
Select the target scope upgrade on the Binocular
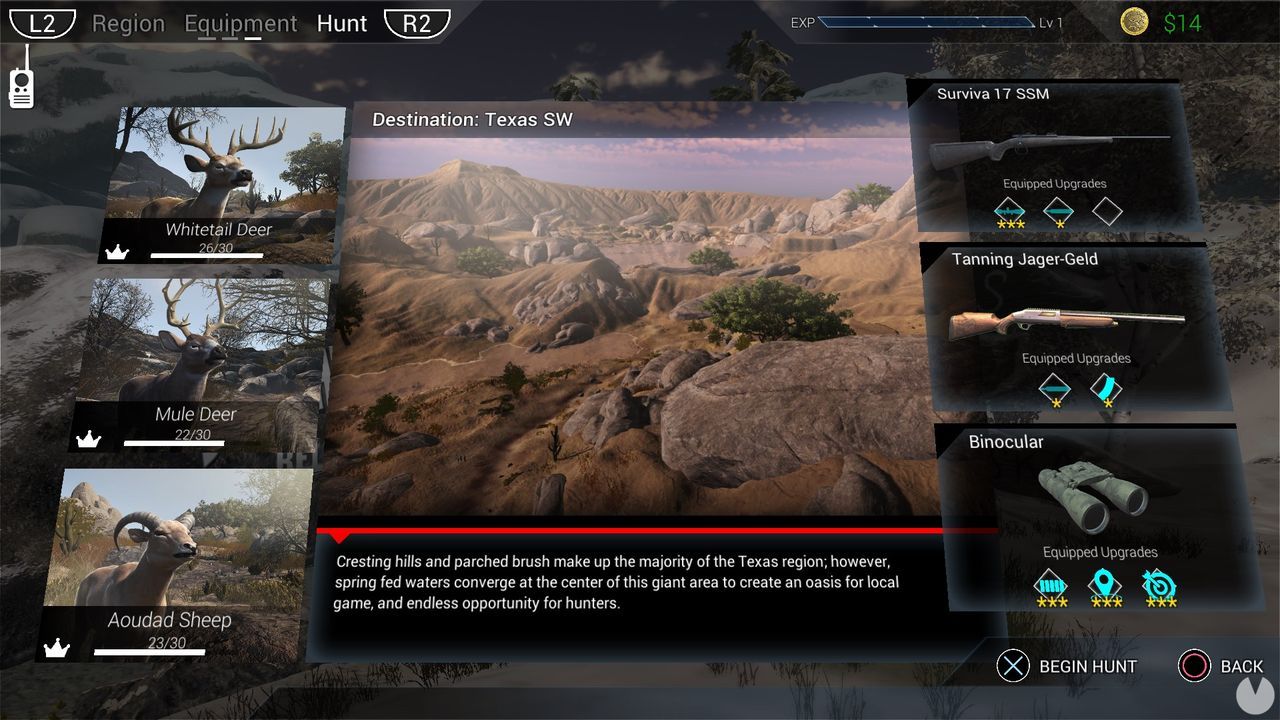1160,587
